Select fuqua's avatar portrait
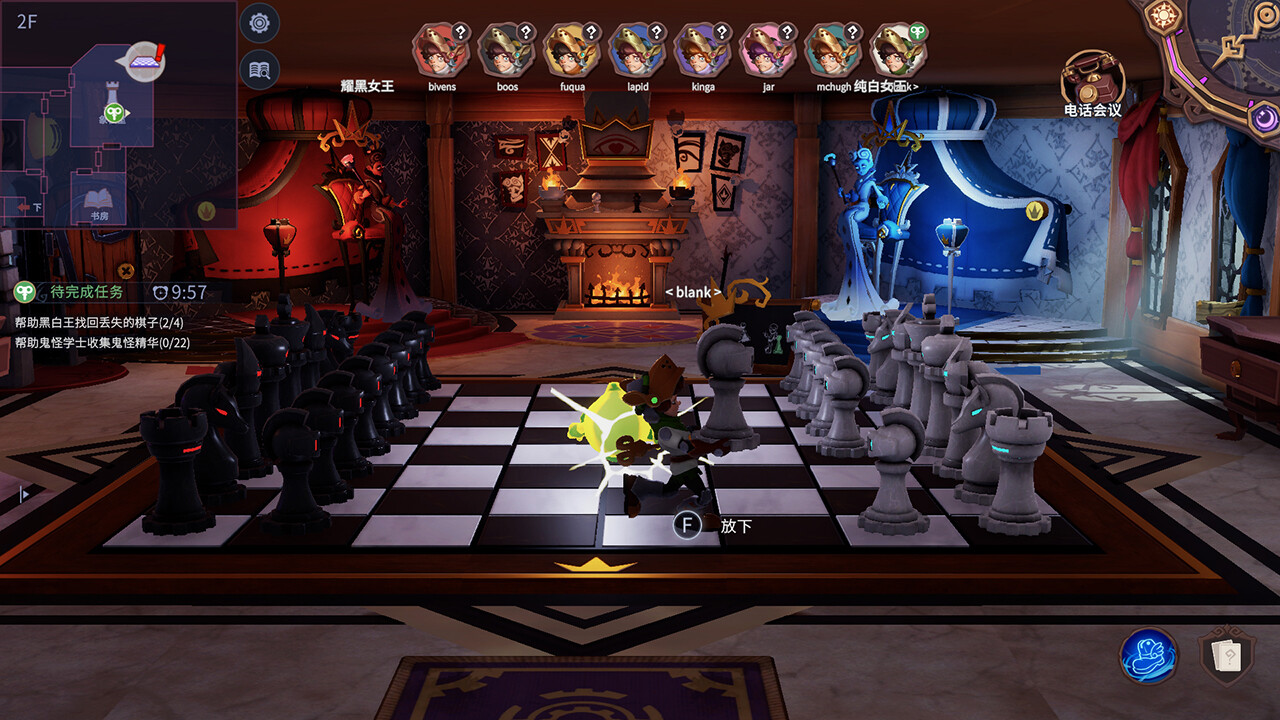 [x=571, y=52]
